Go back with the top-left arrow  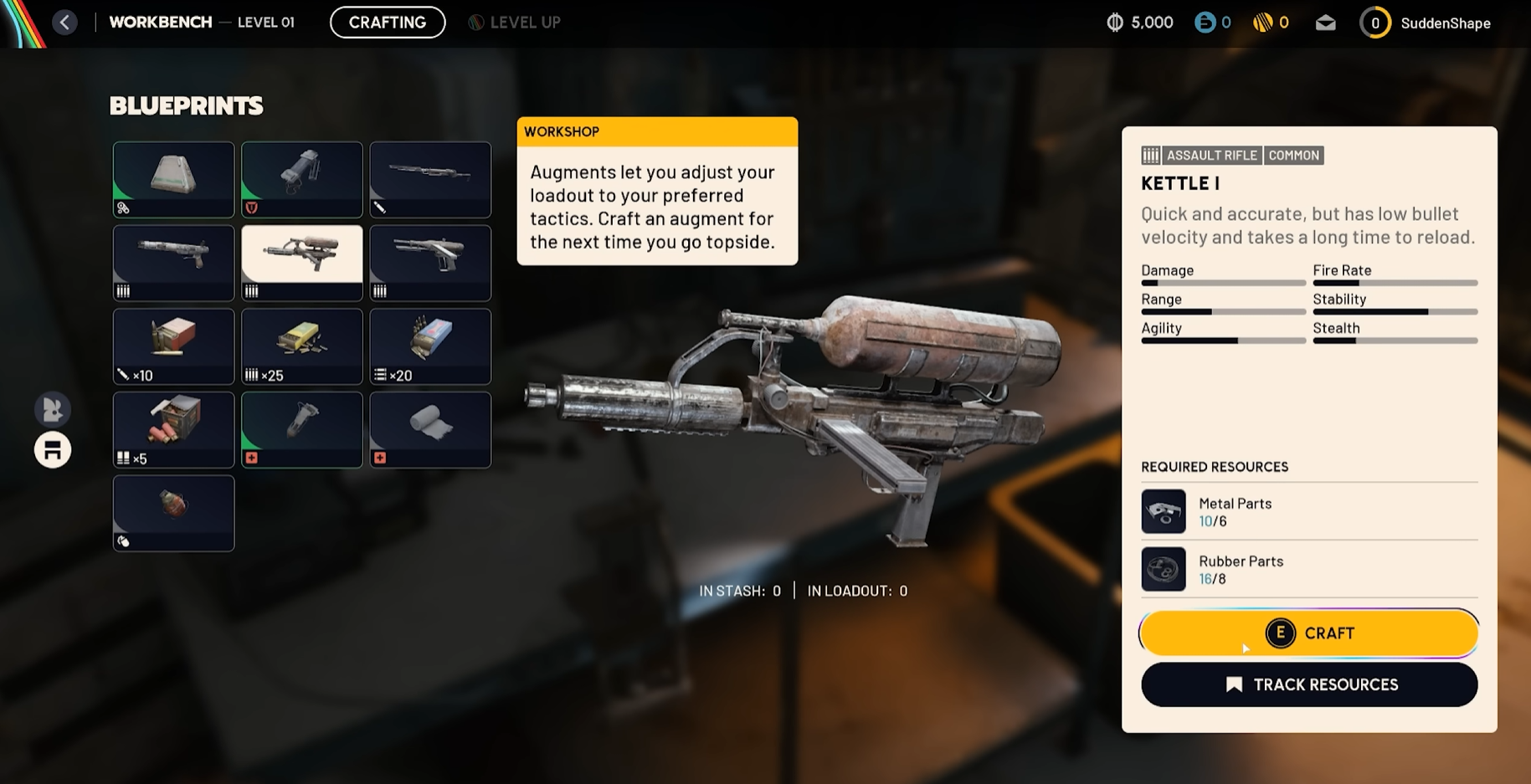64,23
